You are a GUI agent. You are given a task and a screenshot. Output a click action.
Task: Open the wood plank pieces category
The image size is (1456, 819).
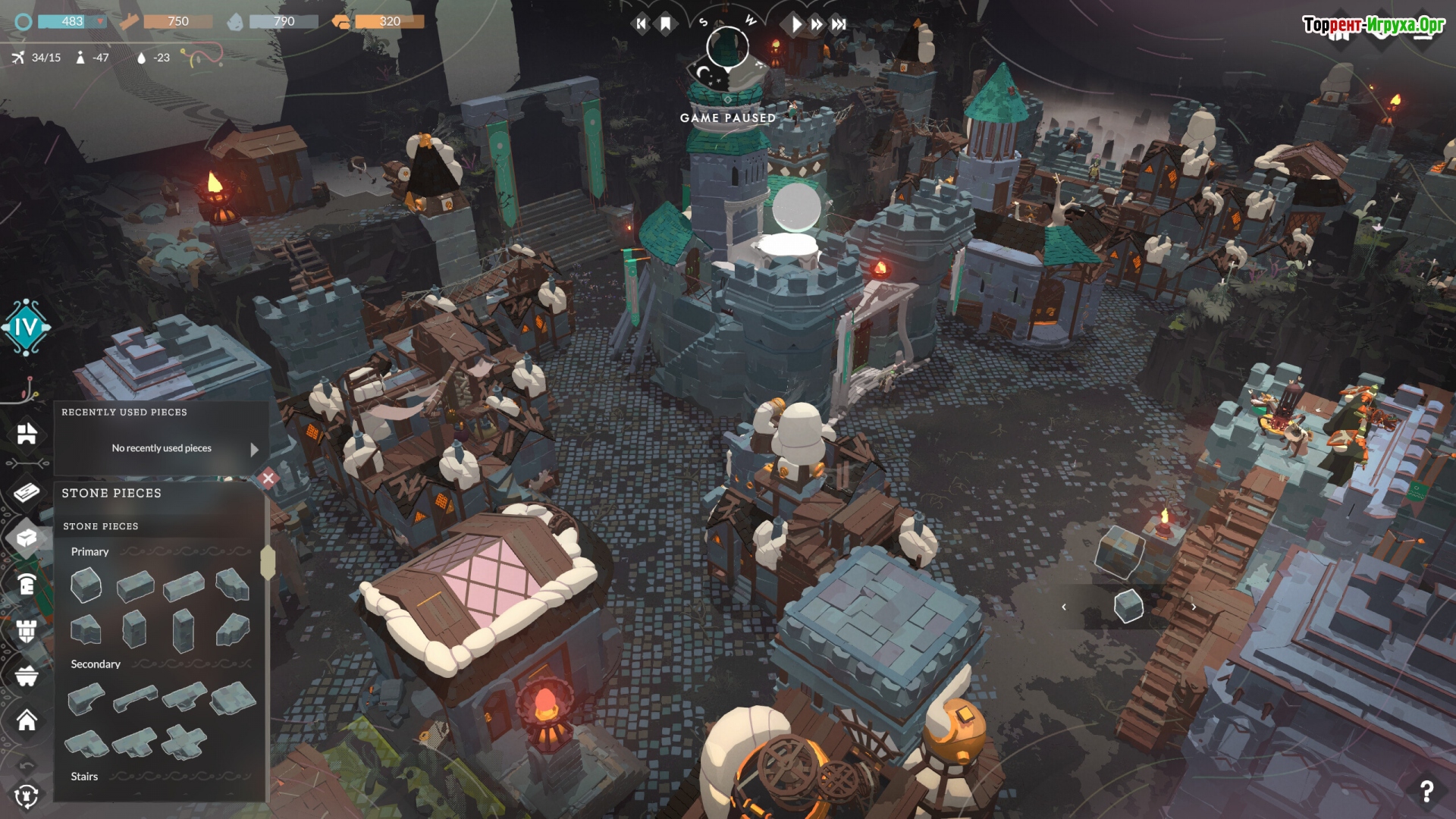coord(27,493)
